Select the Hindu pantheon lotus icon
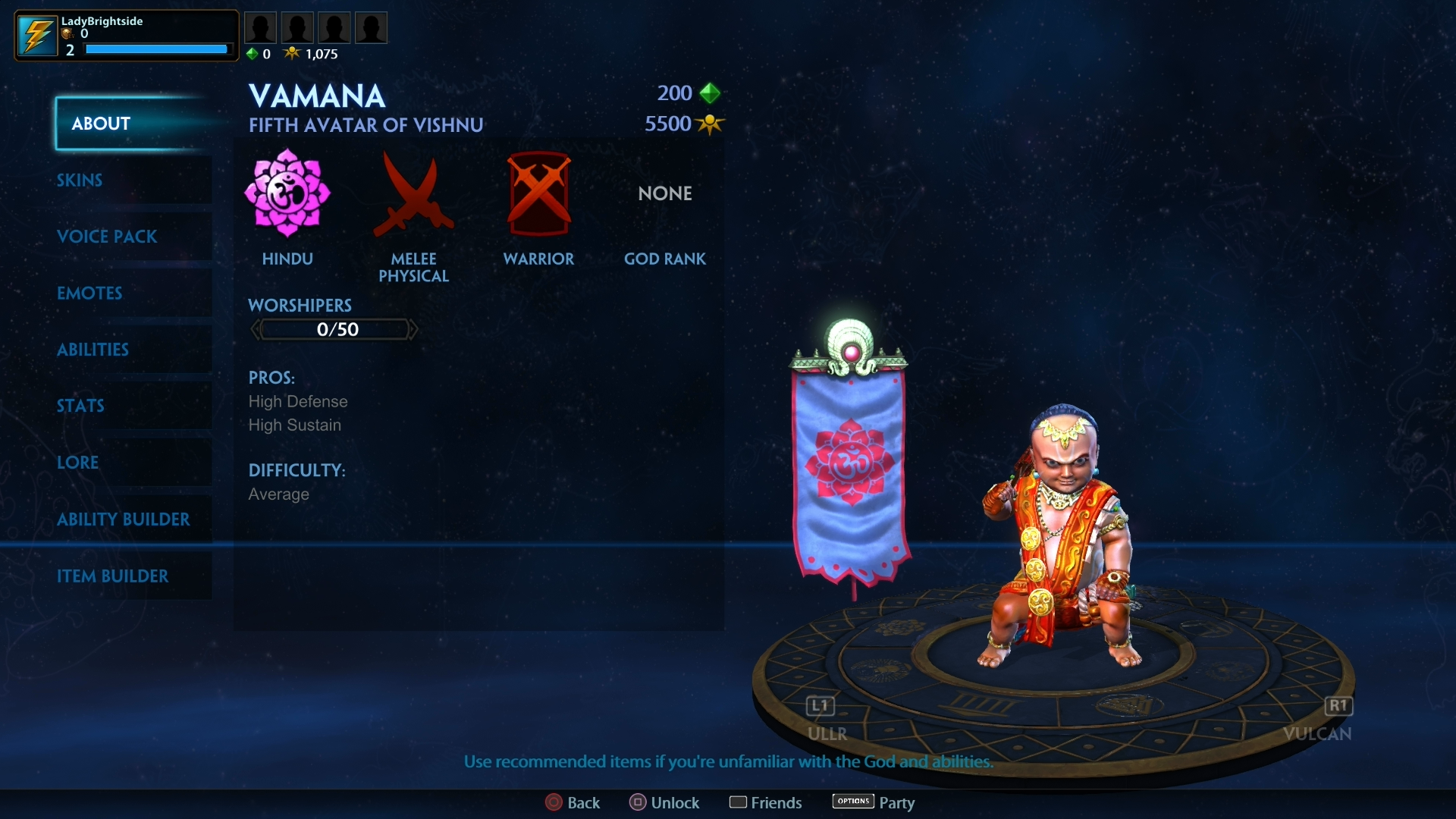 click(287, 193)
